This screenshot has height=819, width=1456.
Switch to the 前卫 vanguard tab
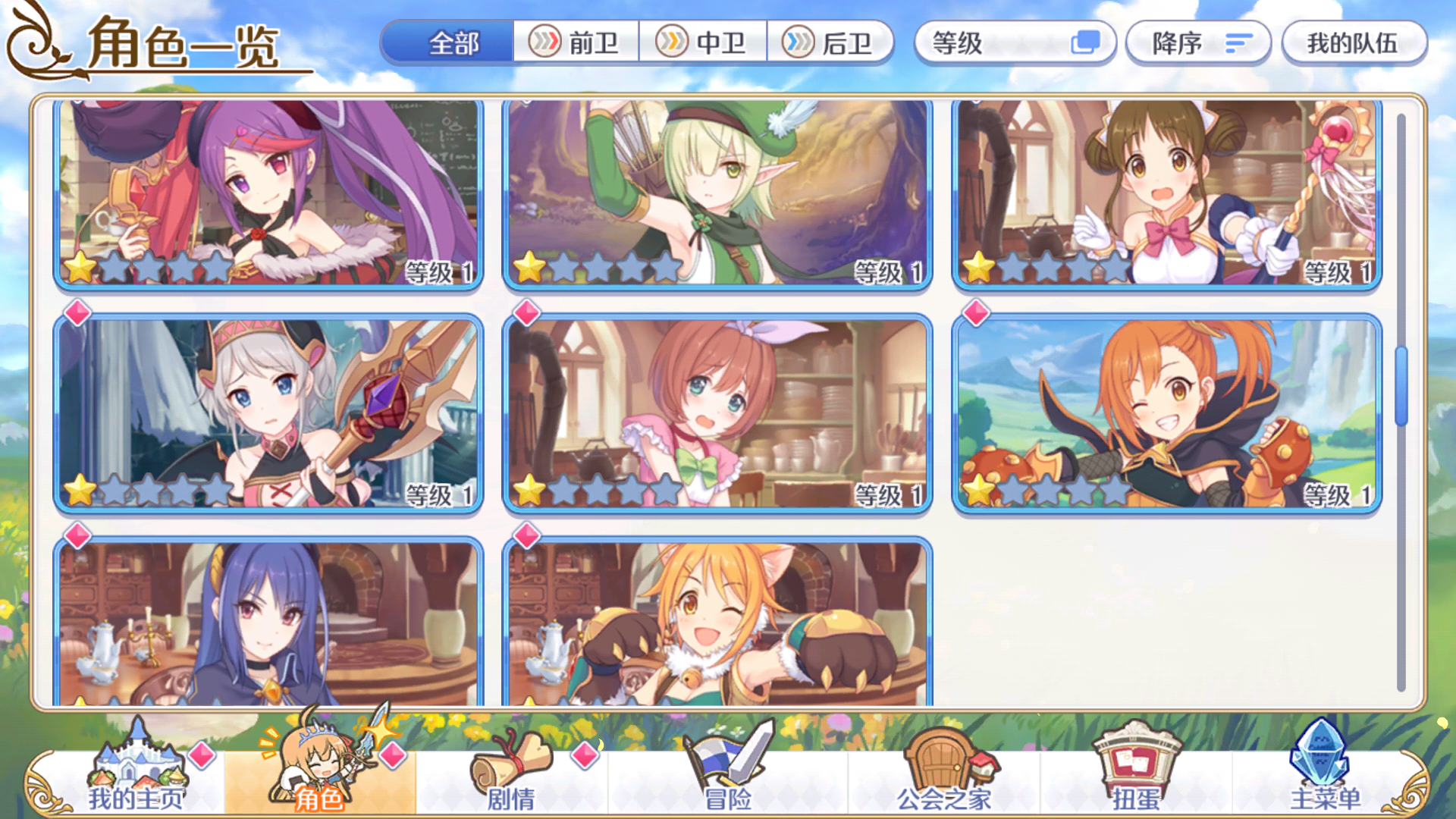[x=578, y=43]
